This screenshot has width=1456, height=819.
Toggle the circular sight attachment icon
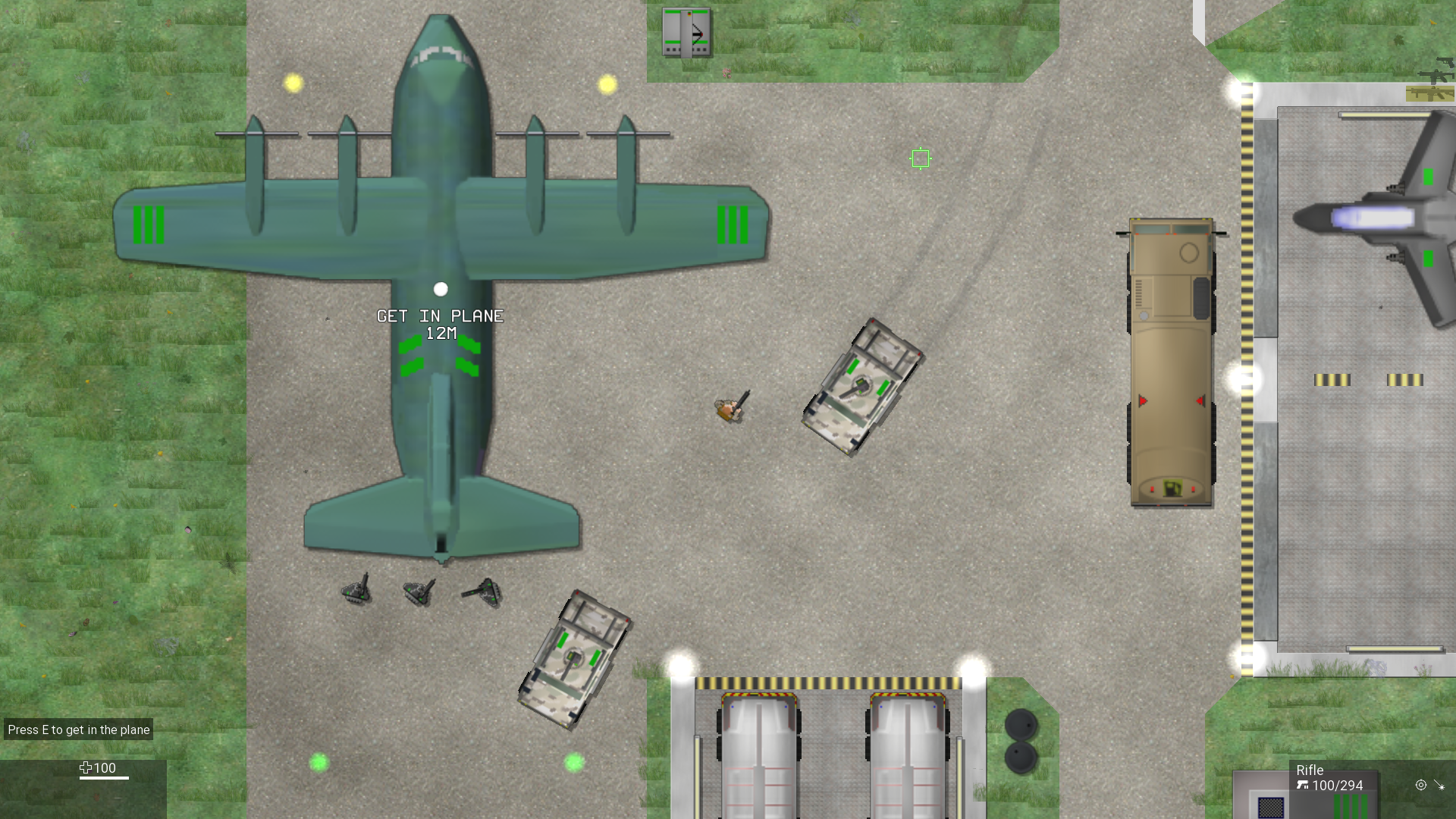[x=1421, y=786]
